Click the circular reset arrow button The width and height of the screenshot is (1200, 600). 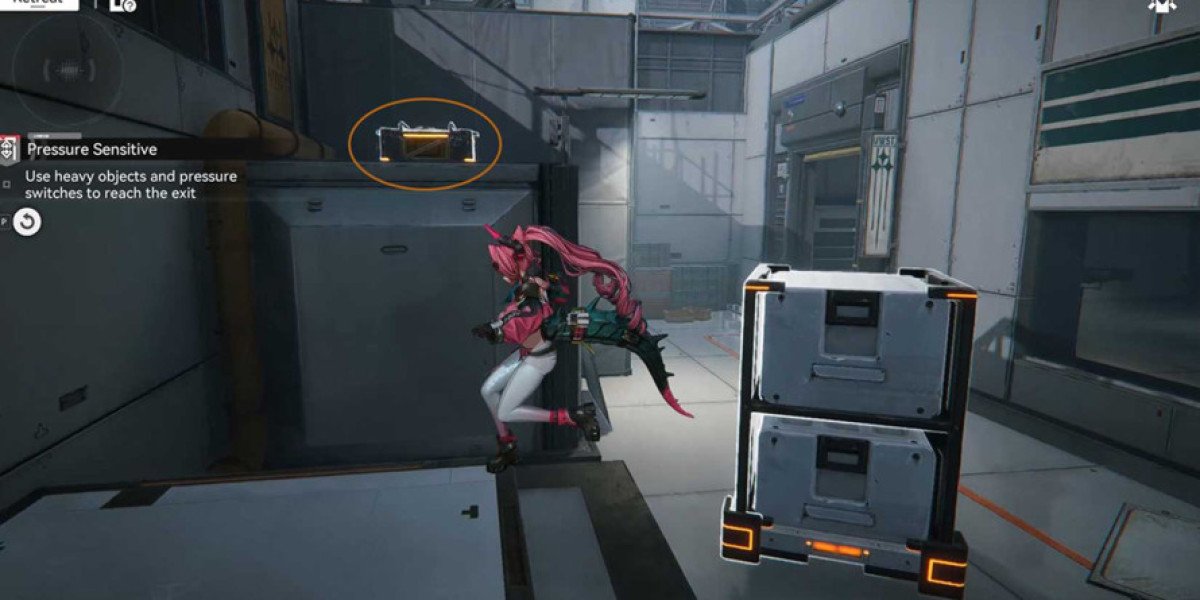[28, 222]
